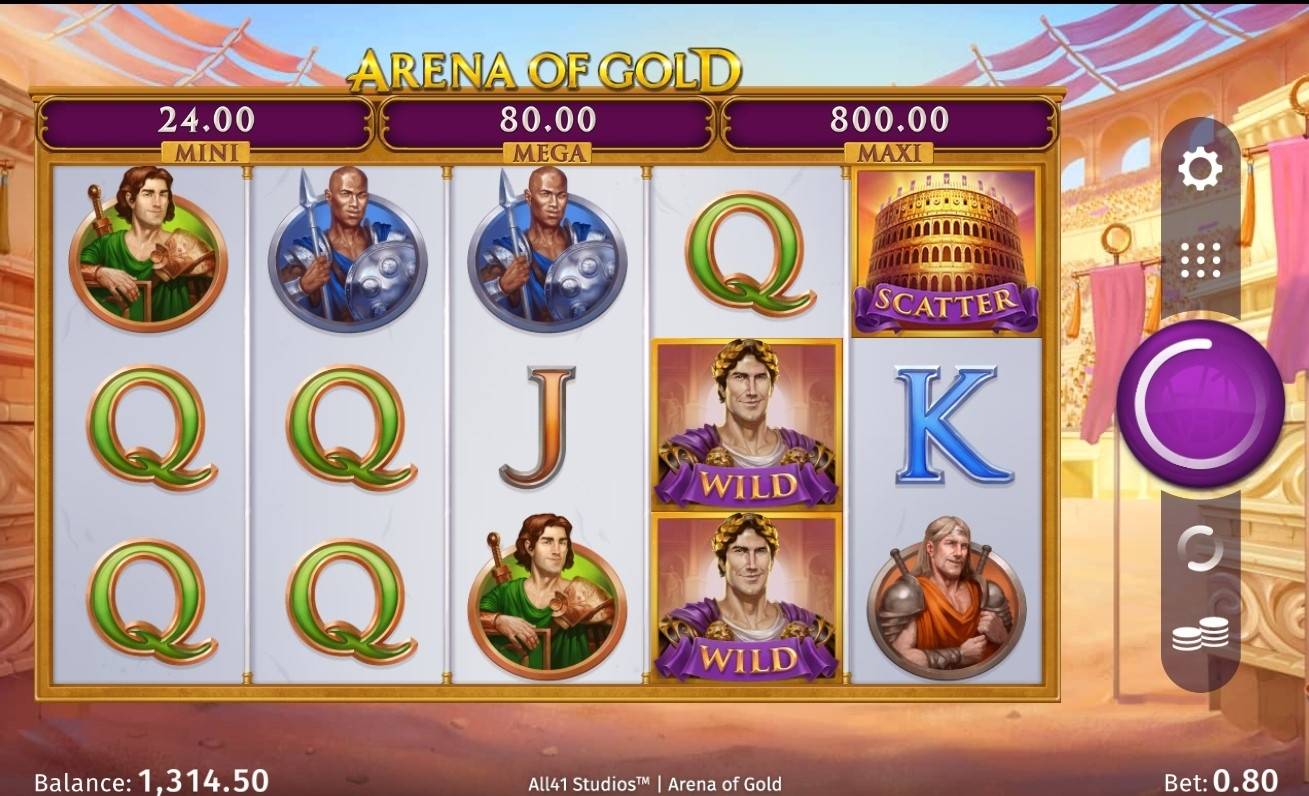This screenshot has width=1309, height=796.
Task: Click the blue K symbol on reel five
Action: (946, 425)
